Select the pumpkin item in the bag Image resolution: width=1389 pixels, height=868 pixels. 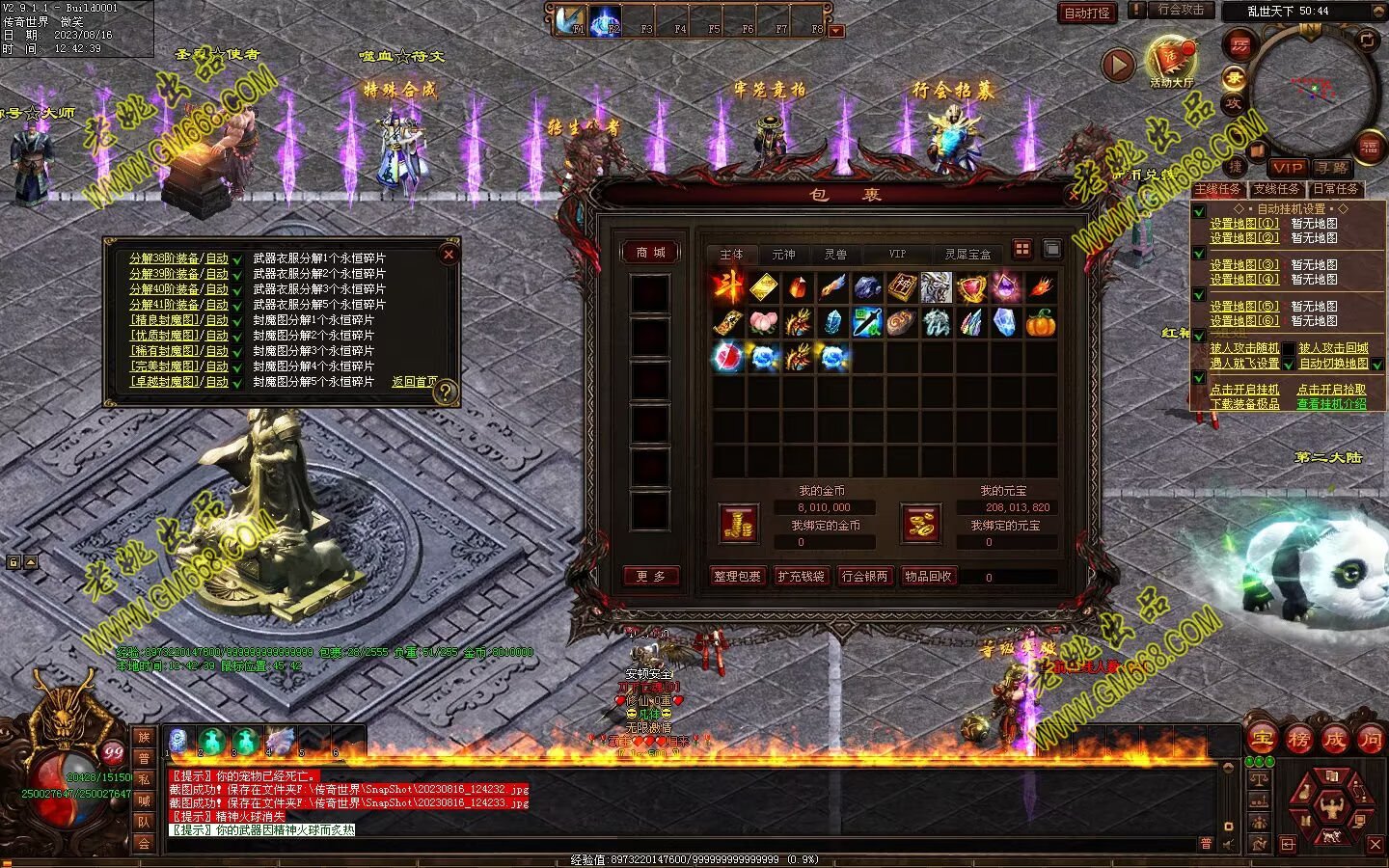pyautogui.click(x=1041, y=322)
